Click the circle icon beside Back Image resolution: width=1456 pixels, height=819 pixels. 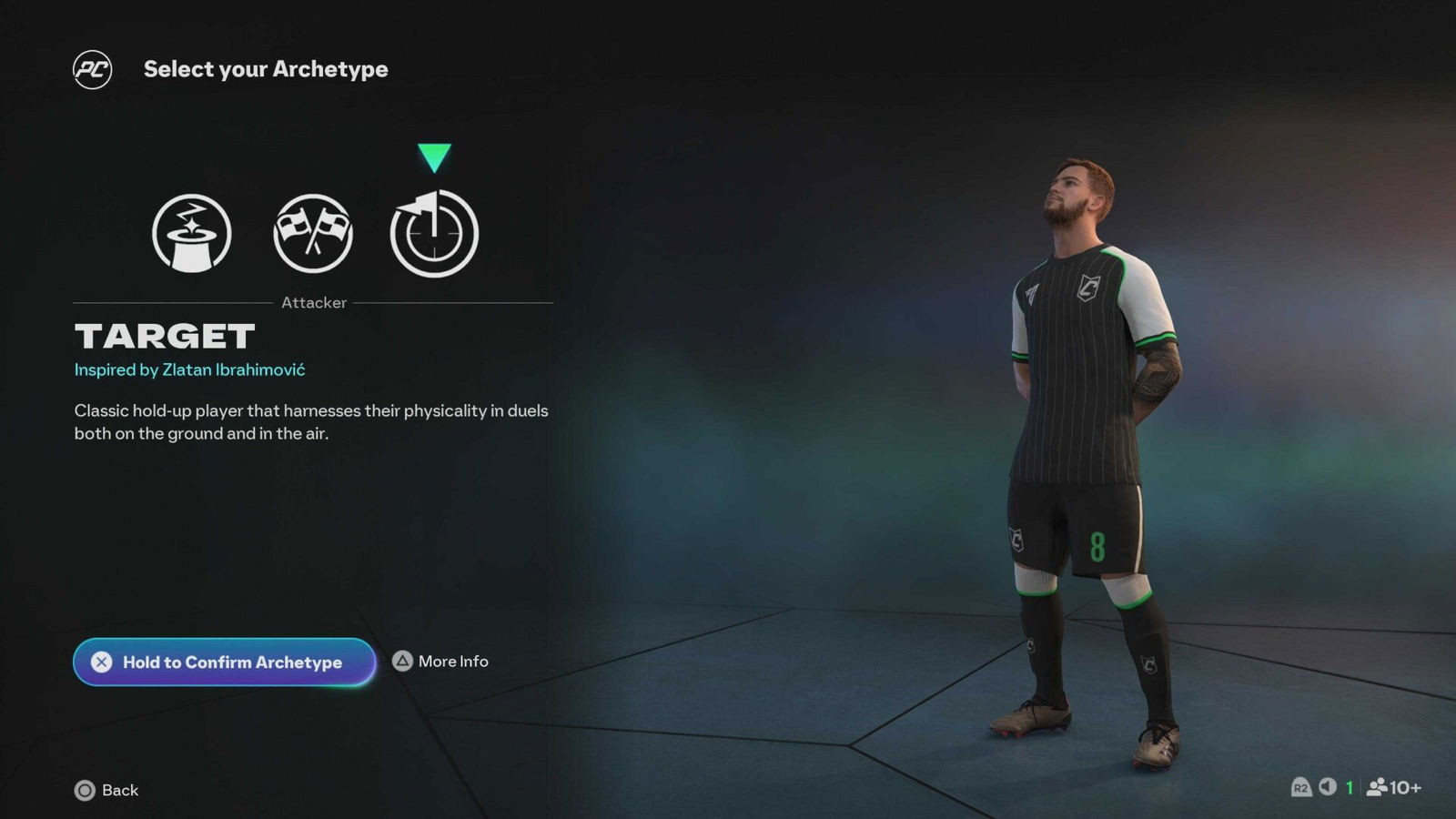coord(86,791)
